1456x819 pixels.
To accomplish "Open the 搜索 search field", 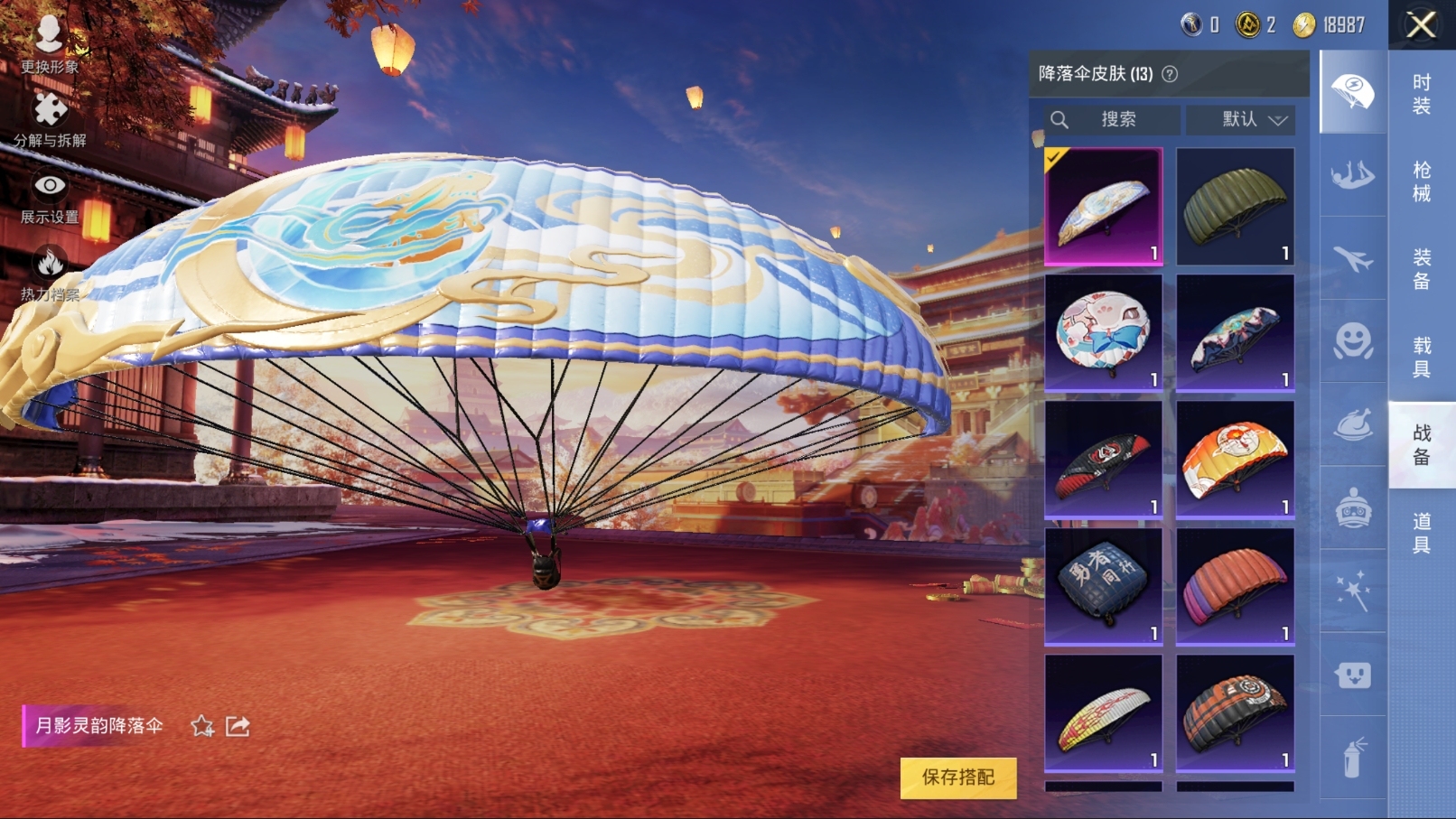I will (x=1113, y=119).
